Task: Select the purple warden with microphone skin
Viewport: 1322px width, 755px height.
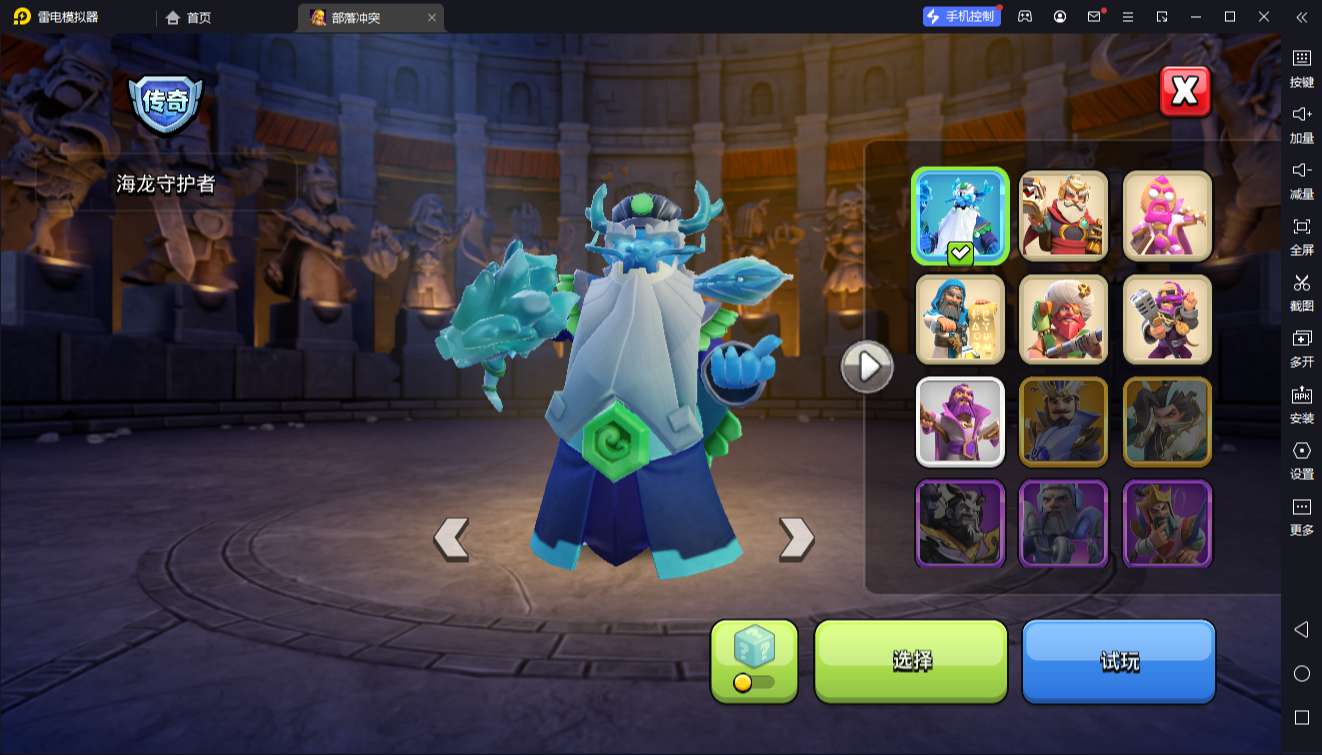Action: pyautogui.click(x=1167, y=320)
